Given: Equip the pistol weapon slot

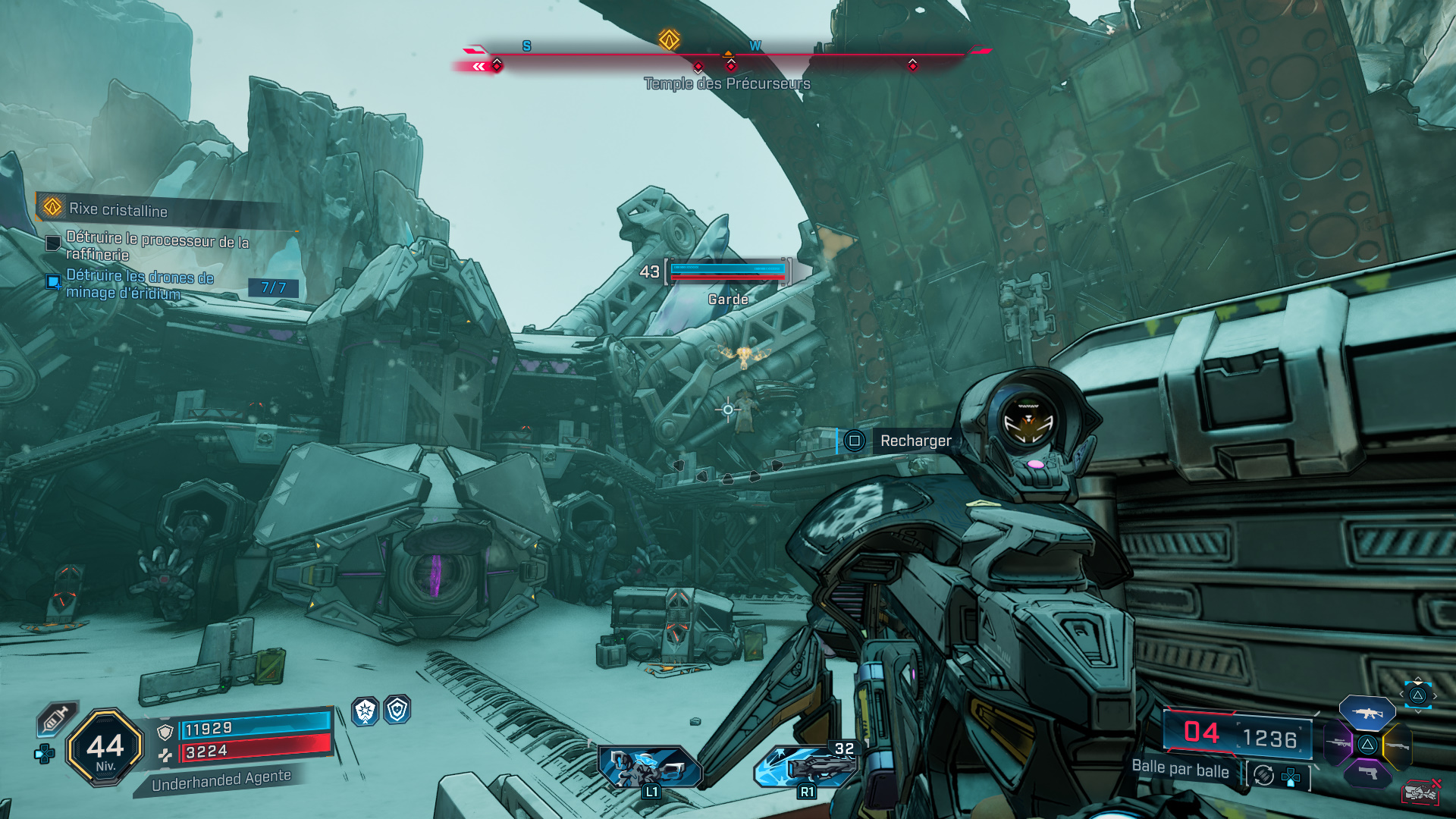Looking at the screenshot, I should click(x=1367, y=773).
